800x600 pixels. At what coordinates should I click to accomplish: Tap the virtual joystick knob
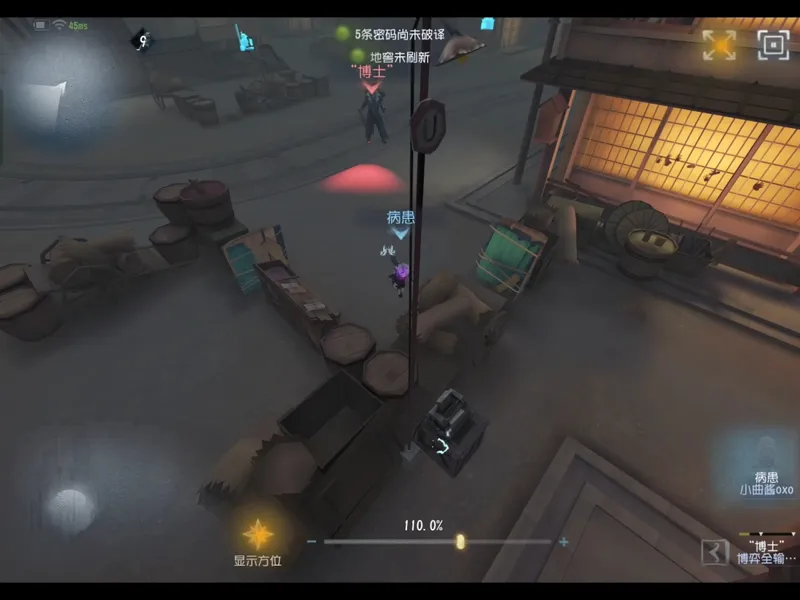[70, 502]
